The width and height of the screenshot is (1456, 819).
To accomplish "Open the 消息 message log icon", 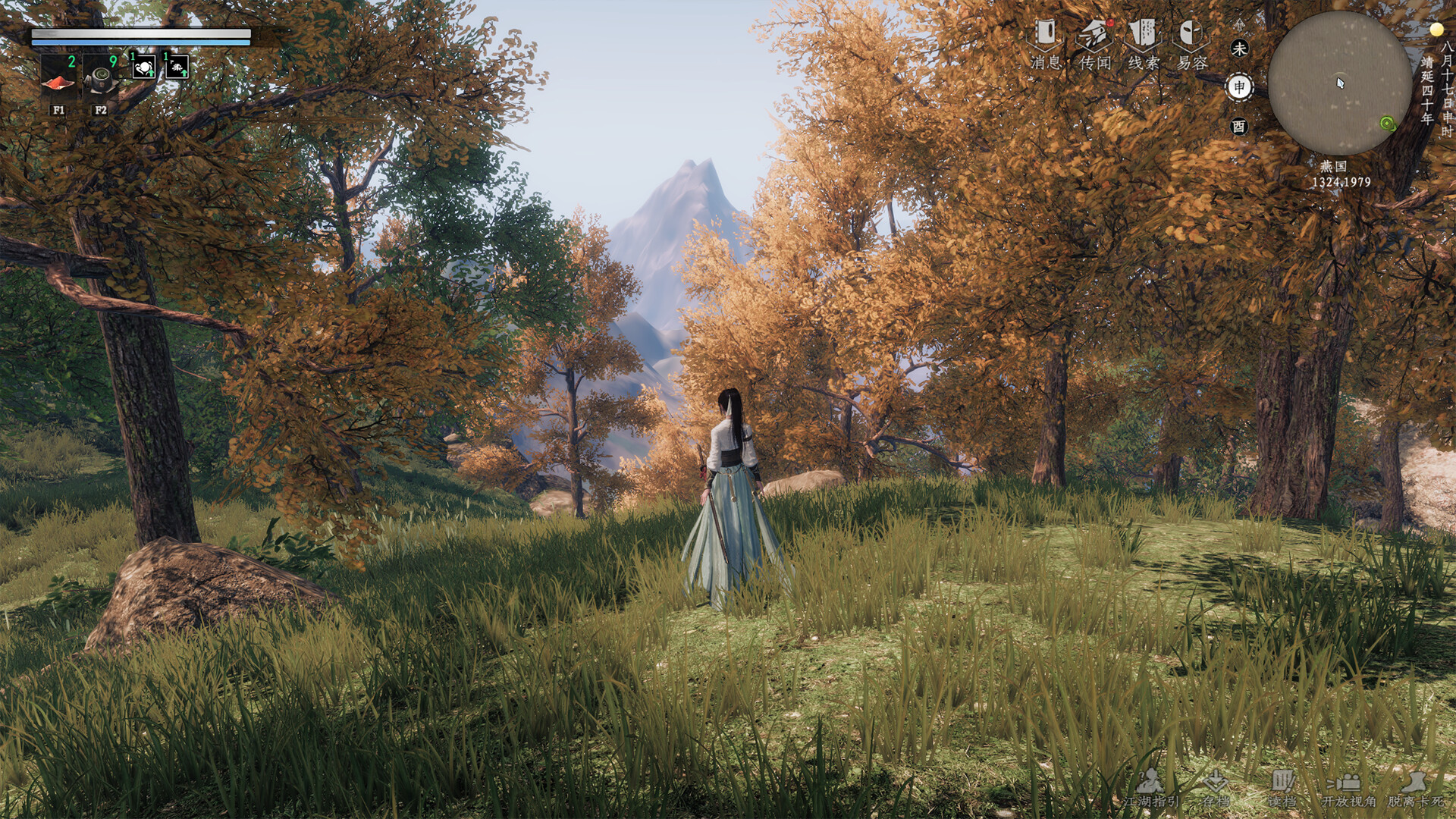I will tap(1046, 34).
